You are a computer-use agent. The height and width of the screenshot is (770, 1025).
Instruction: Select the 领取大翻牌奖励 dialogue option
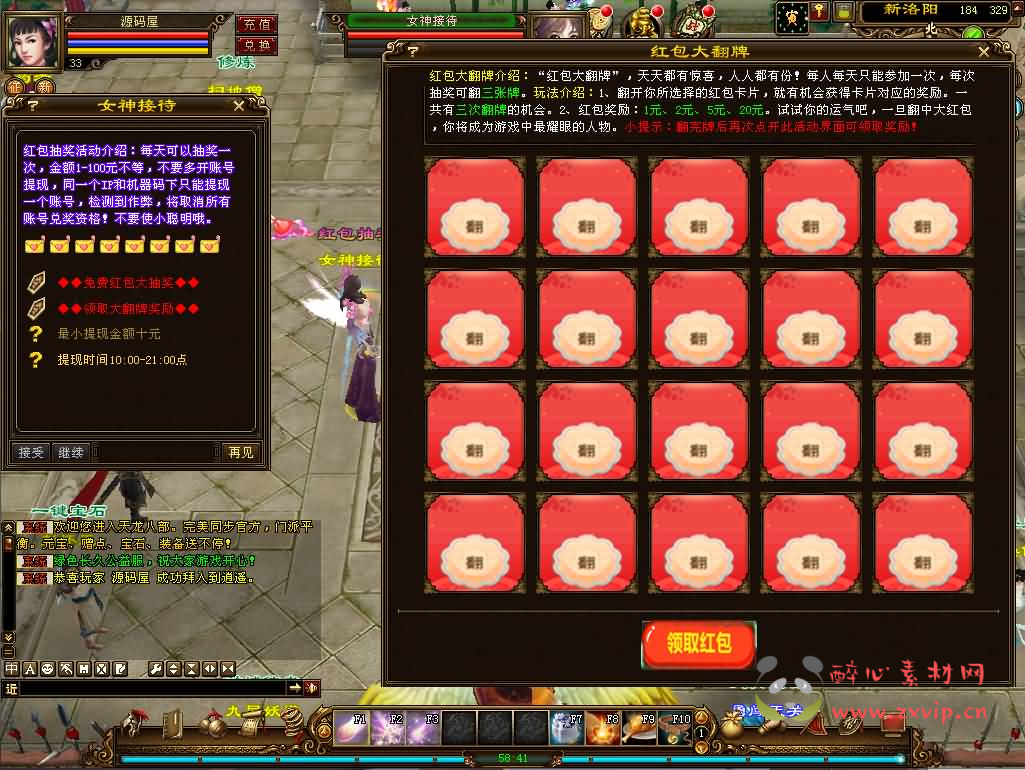(128, 309)
